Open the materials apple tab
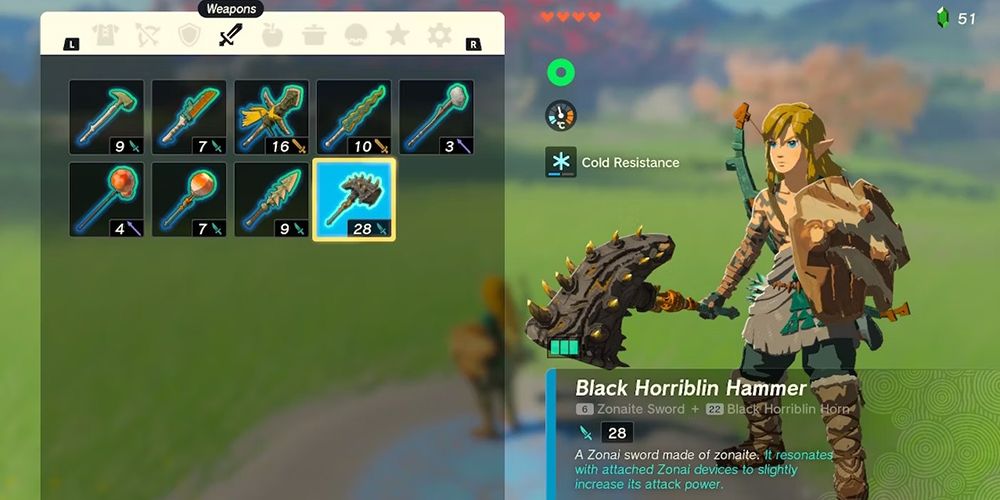This screenshot has height=500, width=1000. pyautogui.click(x=272, y=37)
